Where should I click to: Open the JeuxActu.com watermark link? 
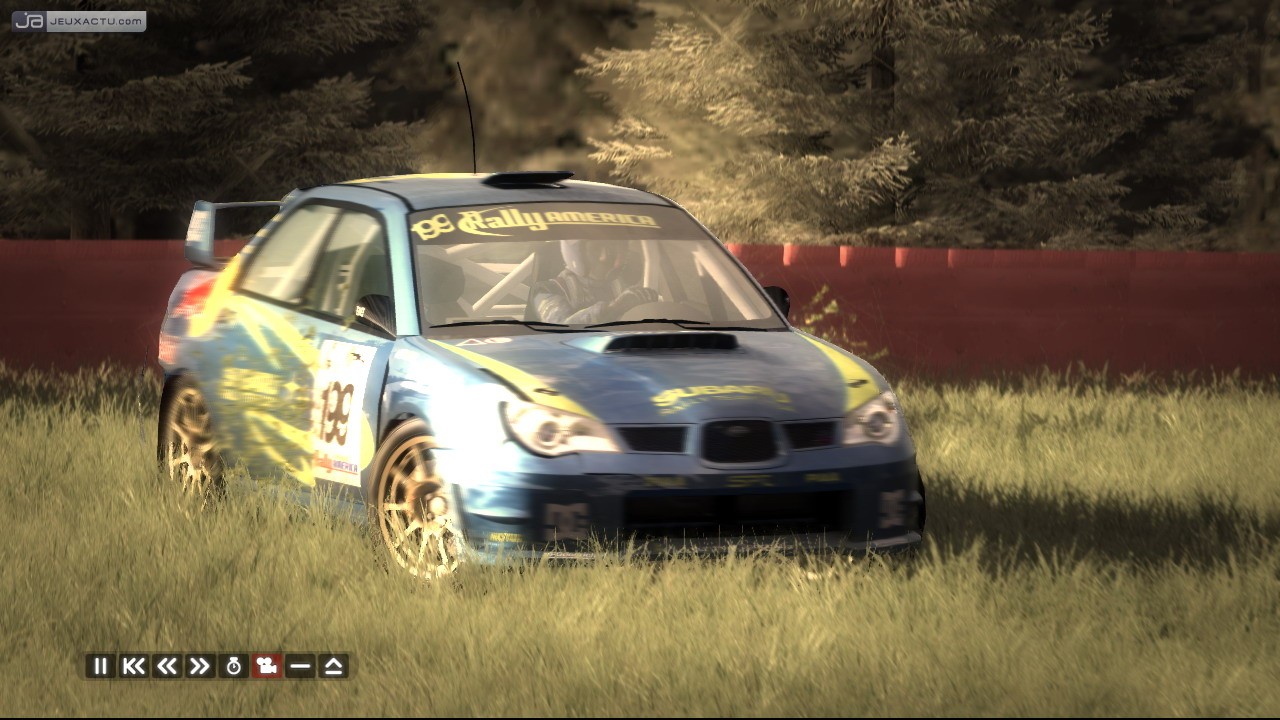pyautogui.click(x=79, y=21)
